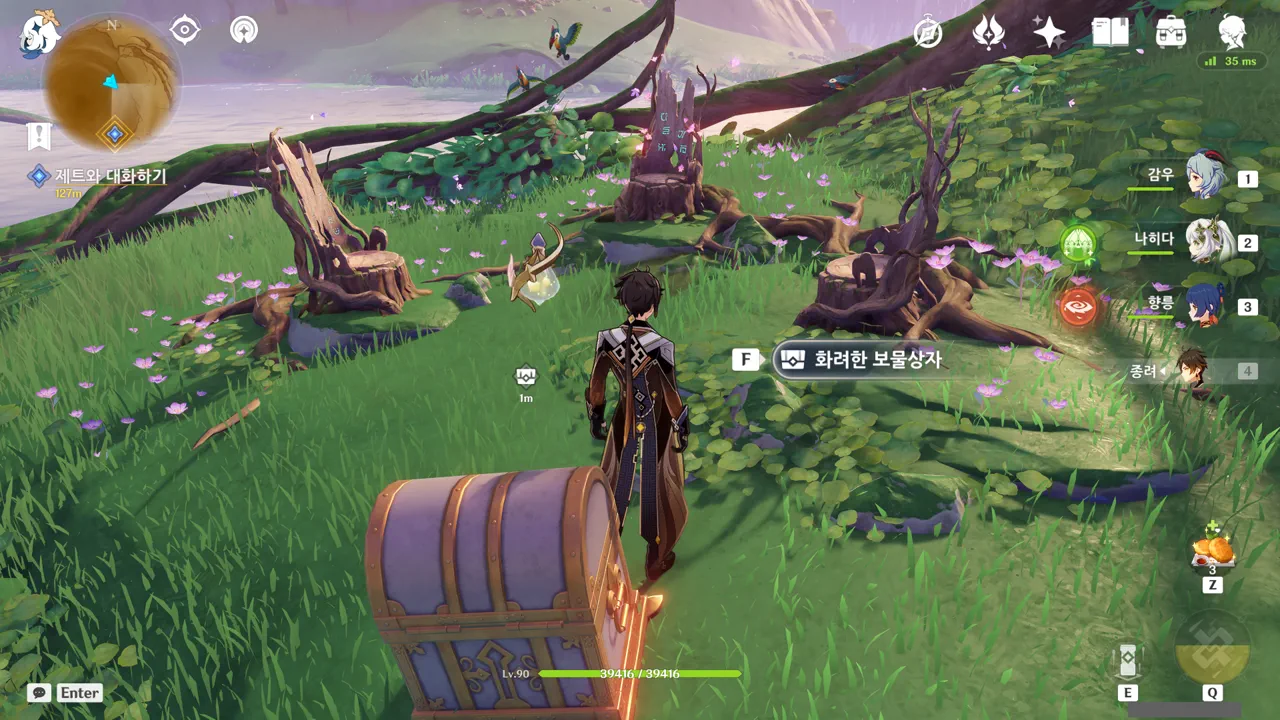This screenshot has width=1280, height=720.
Task: Switch to party member 향릉
Action: click(x=1205, y=306)
